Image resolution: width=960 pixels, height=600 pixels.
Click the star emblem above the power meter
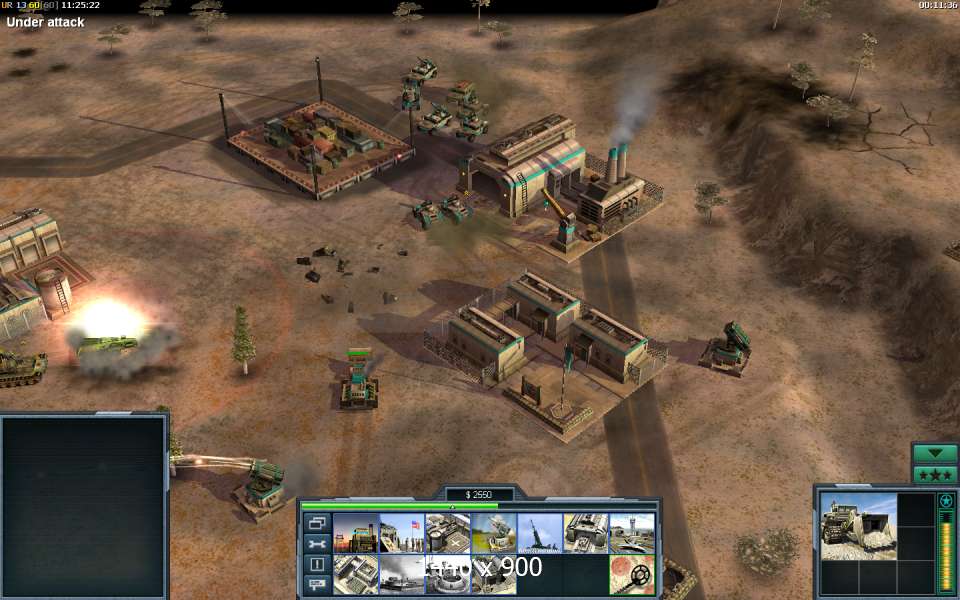(945, 500)
